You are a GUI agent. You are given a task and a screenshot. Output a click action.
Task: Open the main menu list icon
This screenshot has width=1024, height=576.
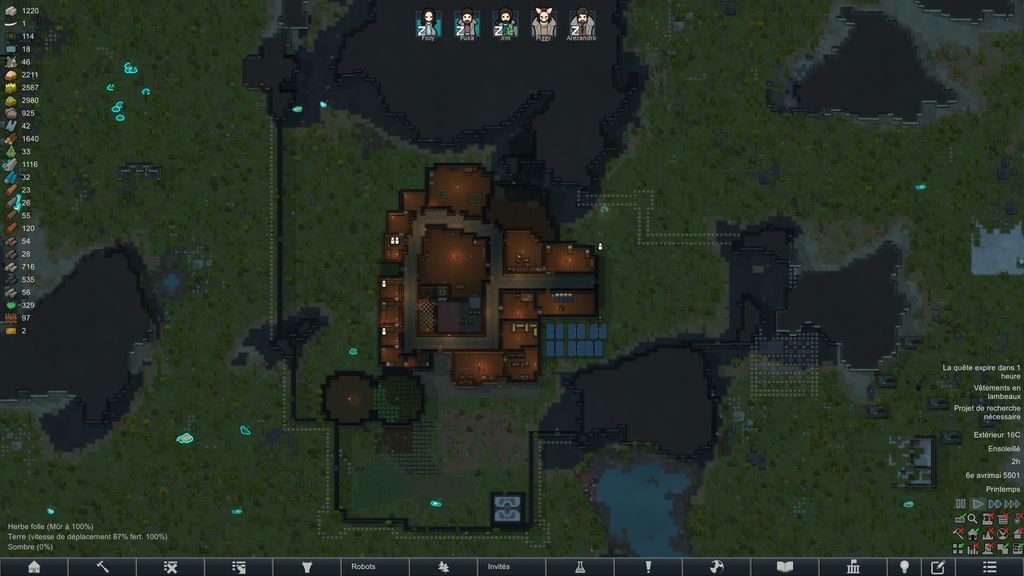click(x=990, y=567)
